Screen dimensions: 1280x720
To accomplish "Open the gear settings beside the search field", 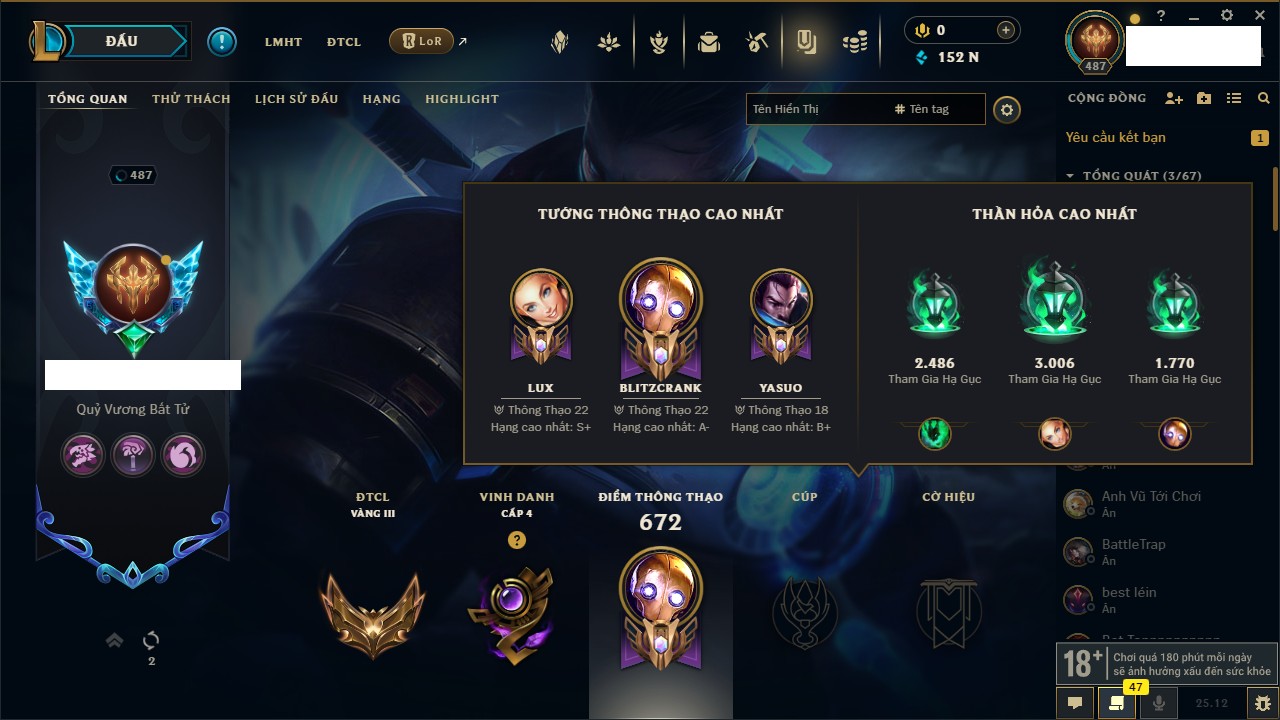I will tap(1007, 109).
